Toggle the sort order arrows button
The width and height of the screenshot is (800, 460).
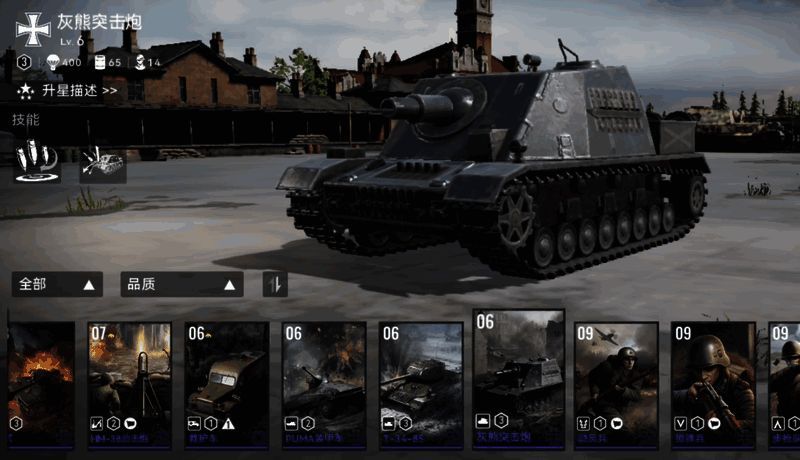(275, 285)
